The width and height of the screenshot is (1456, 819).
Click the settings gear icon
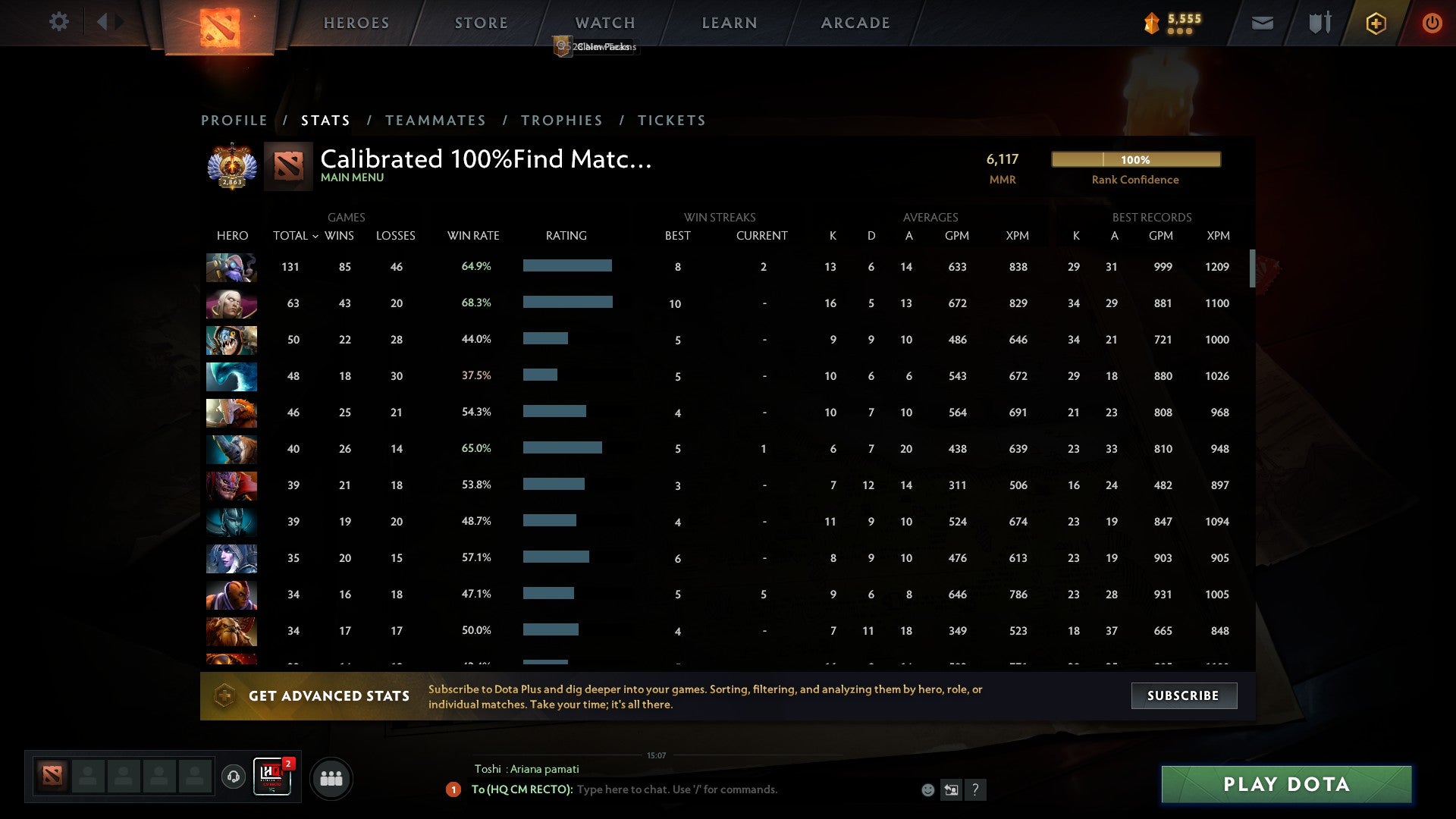(59, 22)
